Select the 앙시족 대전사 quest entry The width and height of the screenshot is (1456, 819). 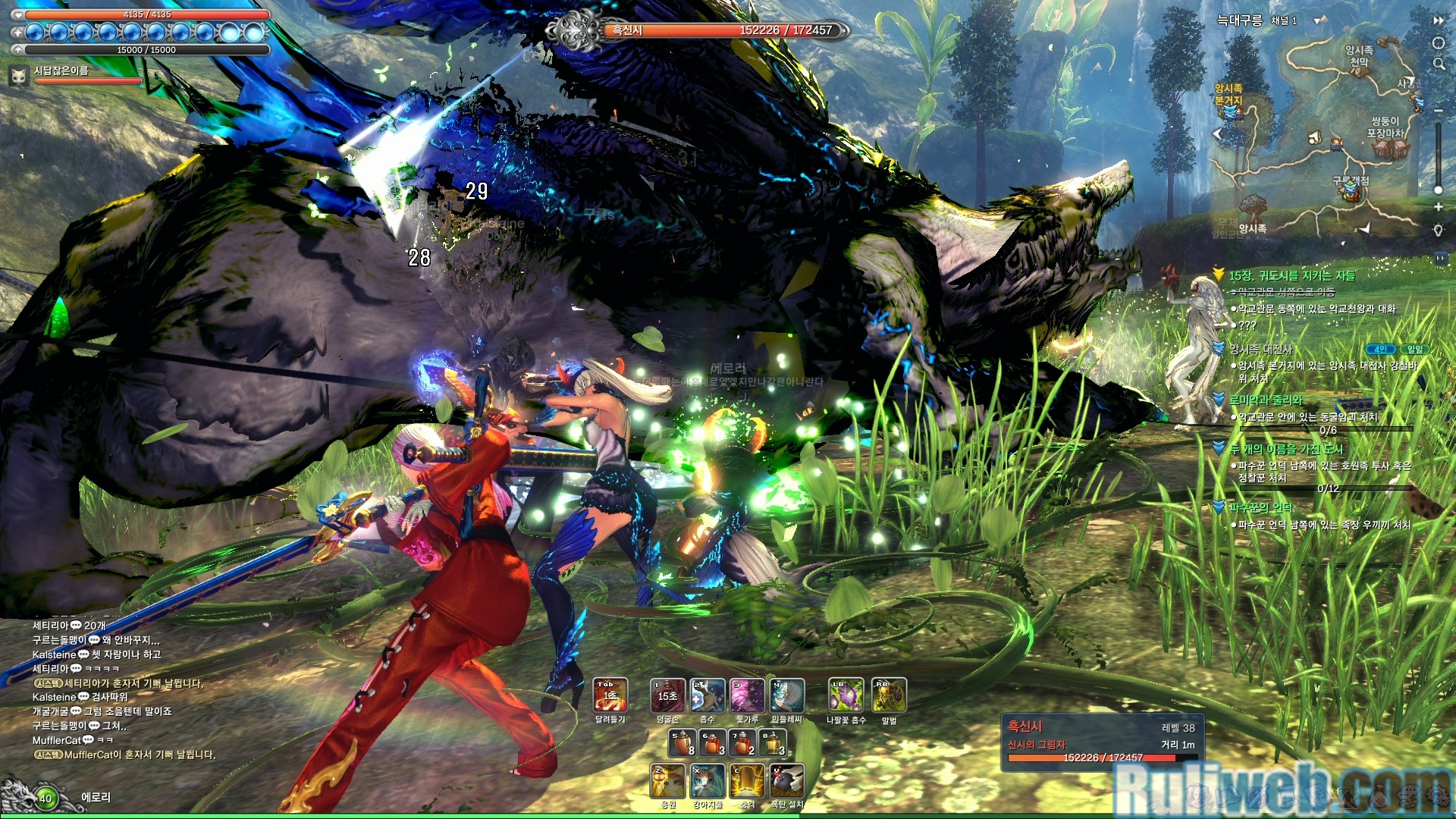(1261, 349)
